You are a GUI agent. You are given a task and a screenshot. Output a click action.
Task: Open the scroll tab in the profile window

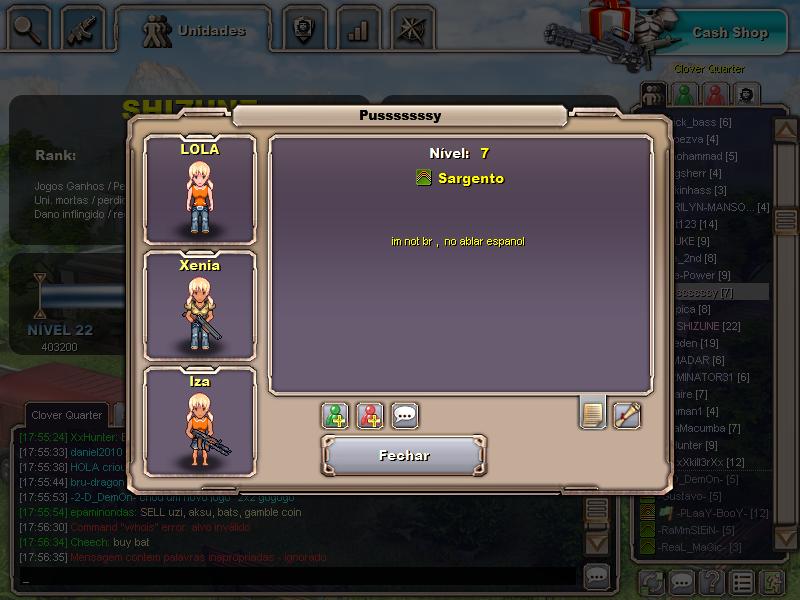pos(627,414)
